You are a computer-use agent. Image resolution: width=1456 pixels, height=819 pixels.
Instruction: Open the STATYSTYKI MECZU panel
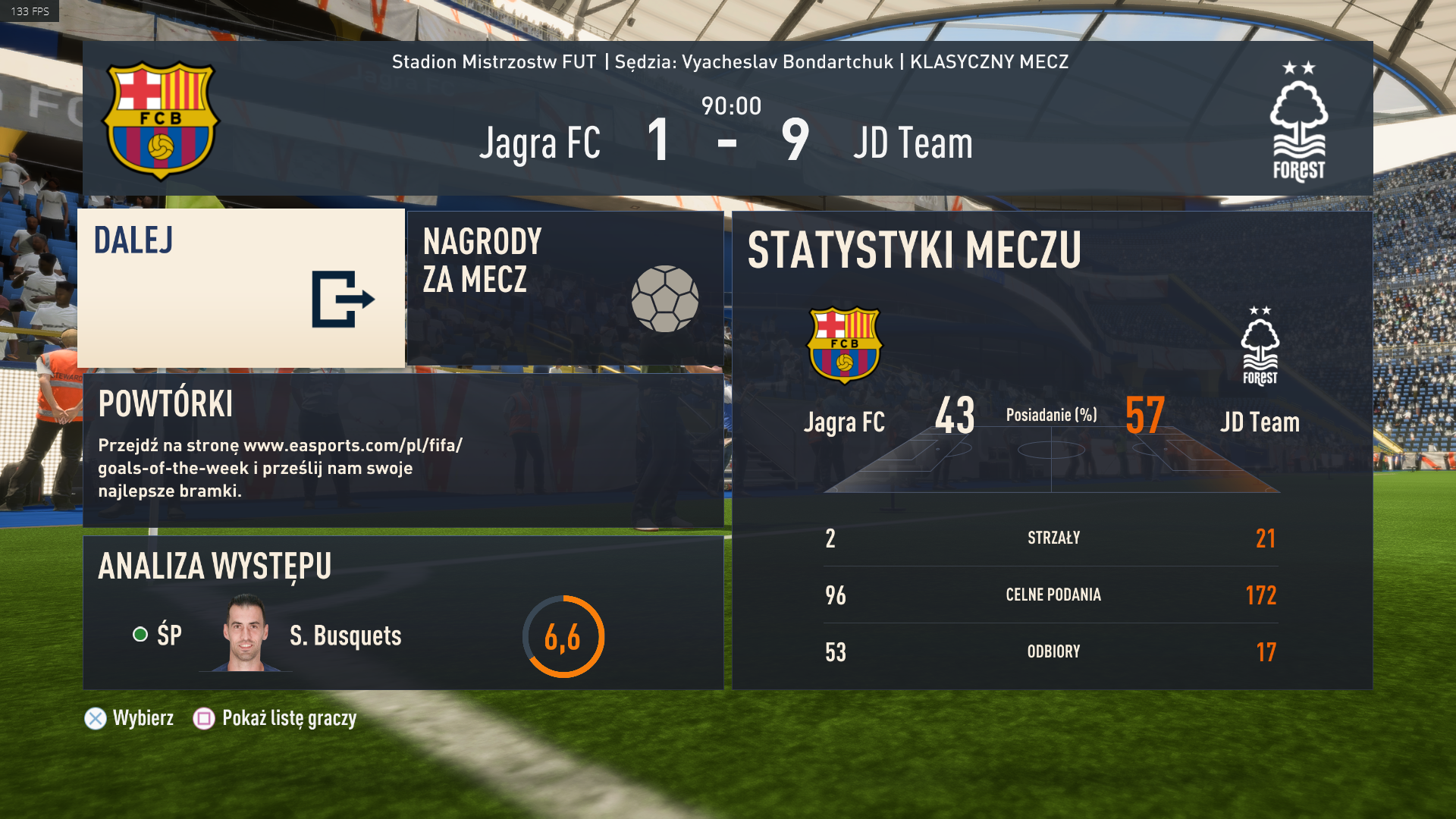coord(1052,450)
